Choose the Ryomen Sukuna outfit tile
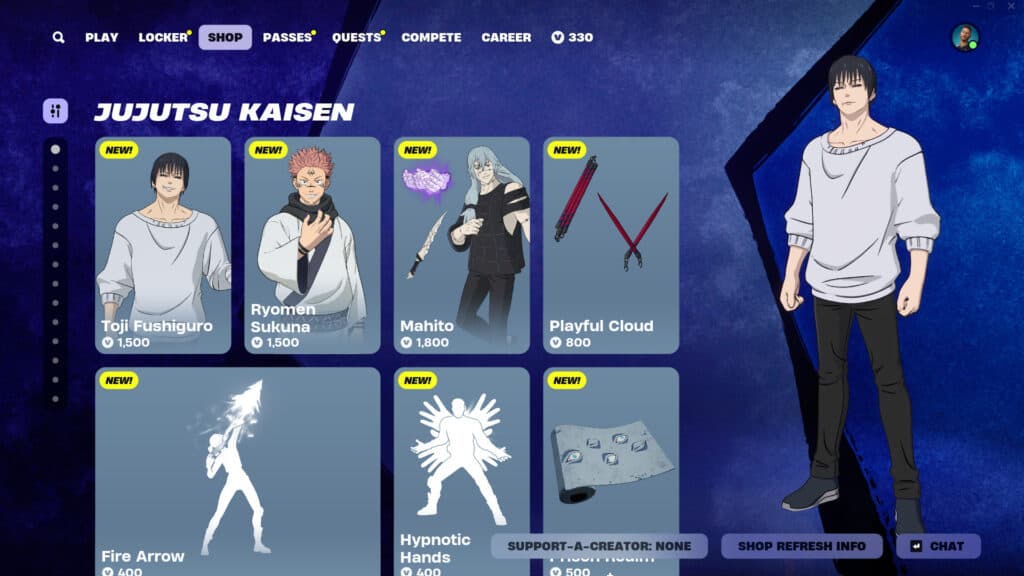Screen dimensions: 1024x576 pyautogui.click(x=312, y=245)
